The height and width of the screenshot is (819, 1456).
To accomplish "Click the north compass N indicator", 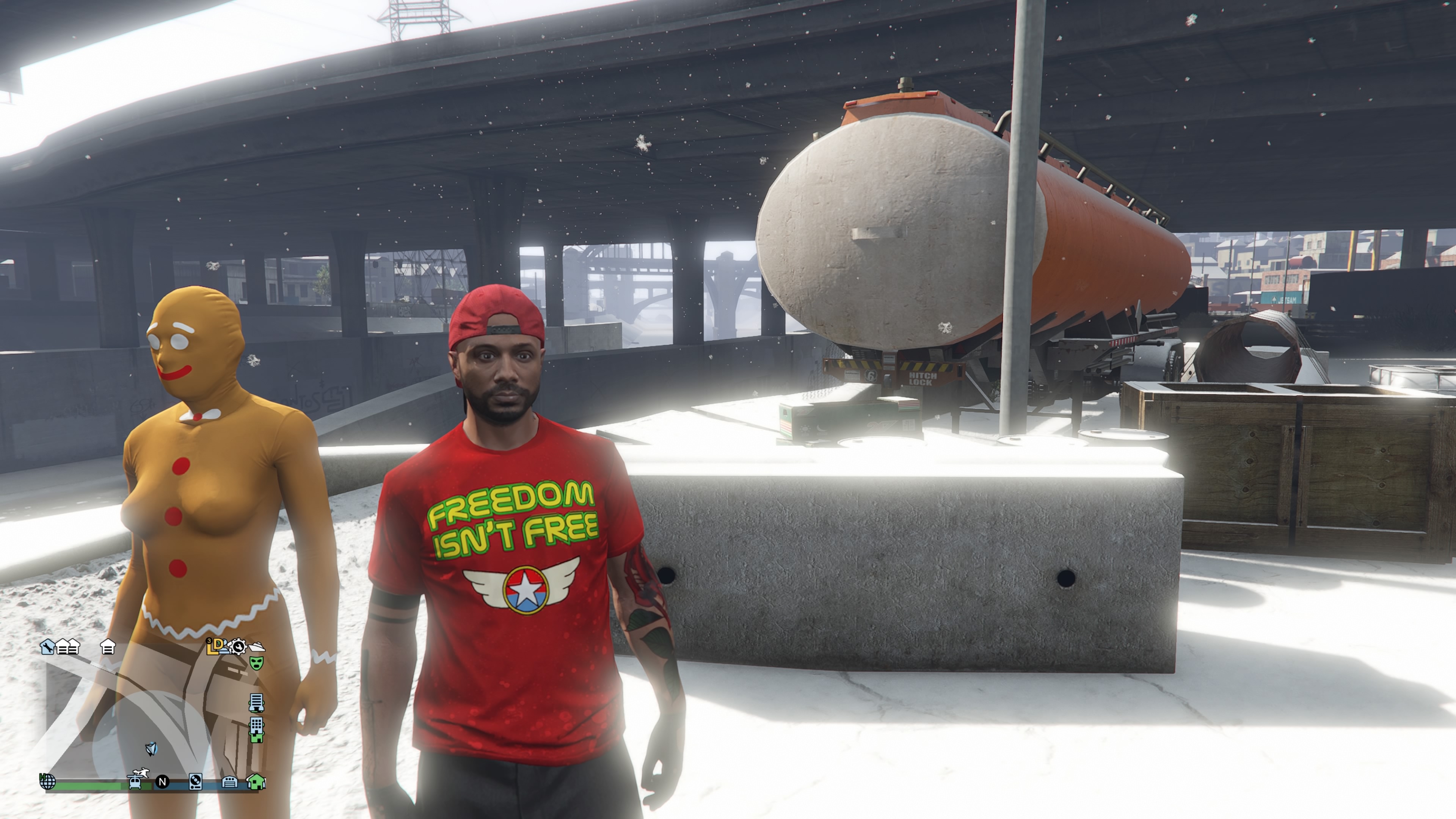I will (x=162, y=782).
